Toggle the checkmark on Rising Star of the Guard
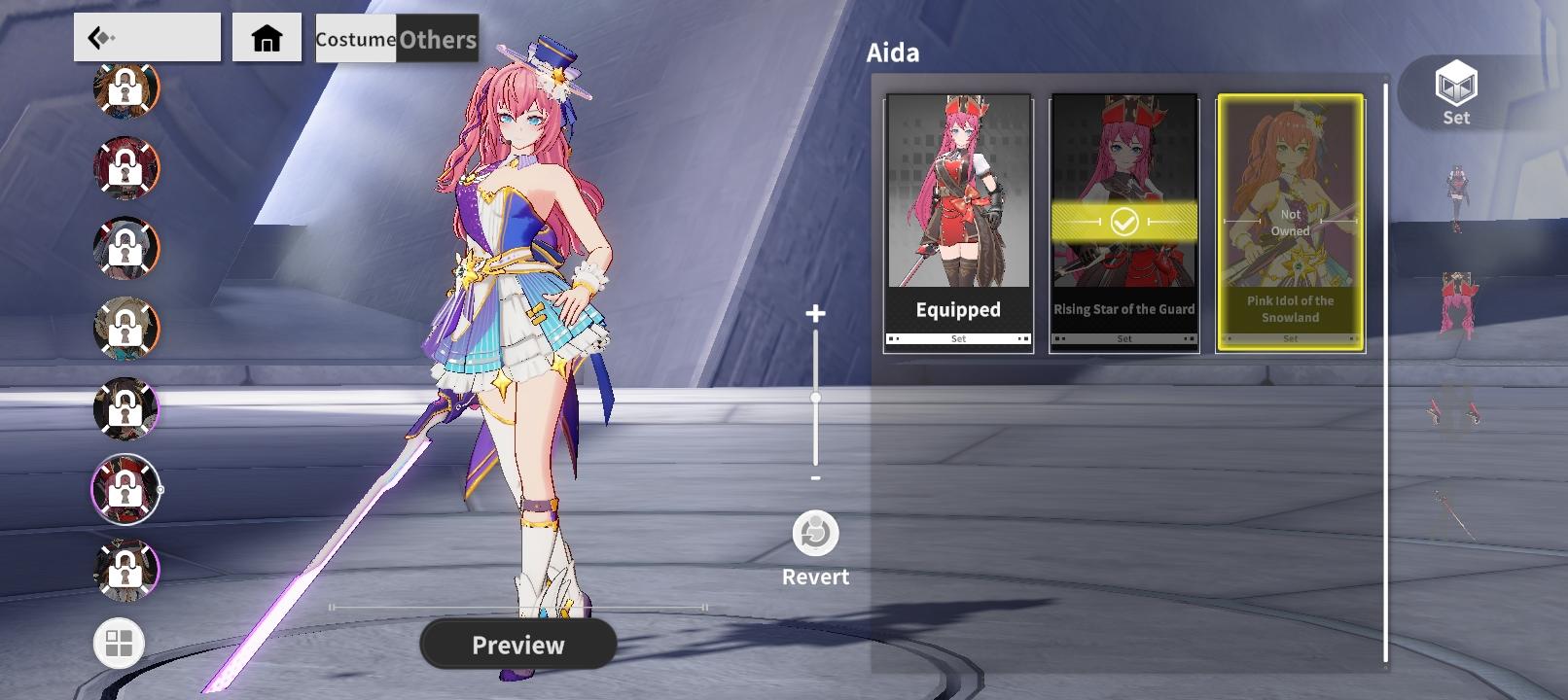This screenshot has width=1568, height=700. click(1123, 221)
